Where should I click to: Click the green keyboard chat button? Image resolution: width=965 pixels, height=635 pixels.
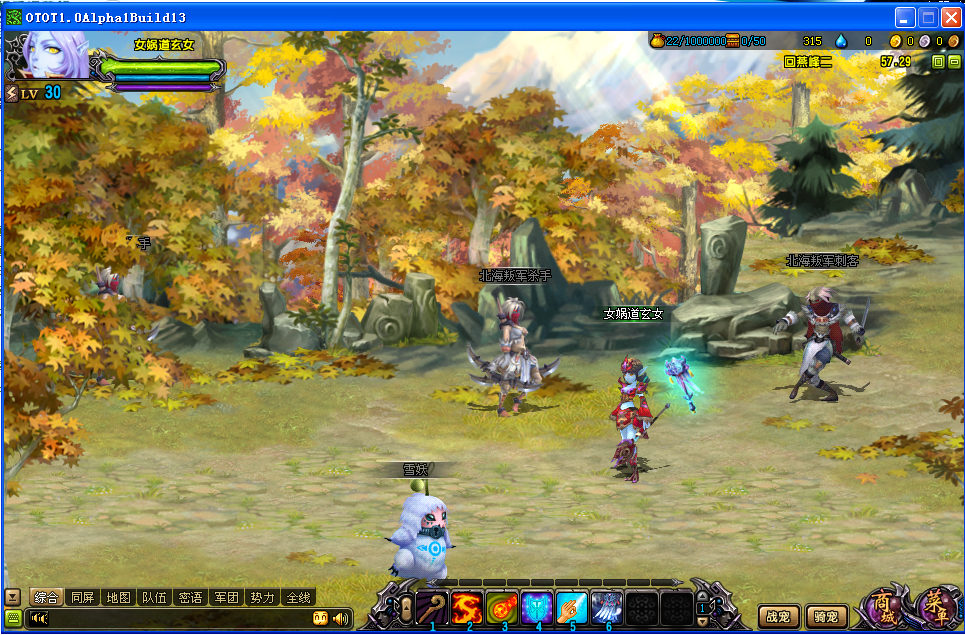[x=13, y=617]
